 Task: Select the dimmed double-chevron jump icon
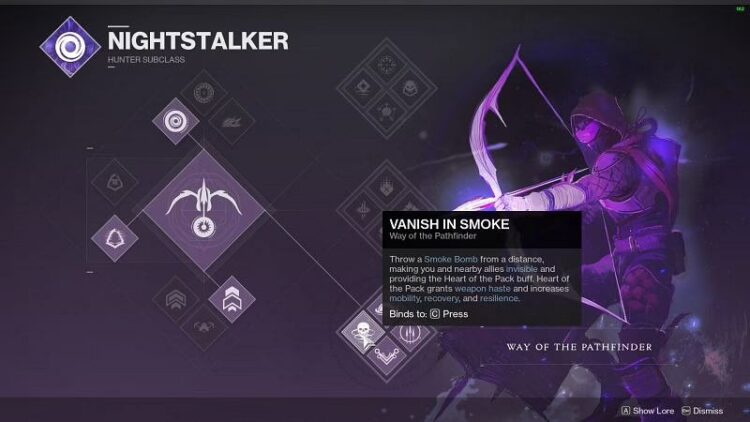(x=178, y=297)
